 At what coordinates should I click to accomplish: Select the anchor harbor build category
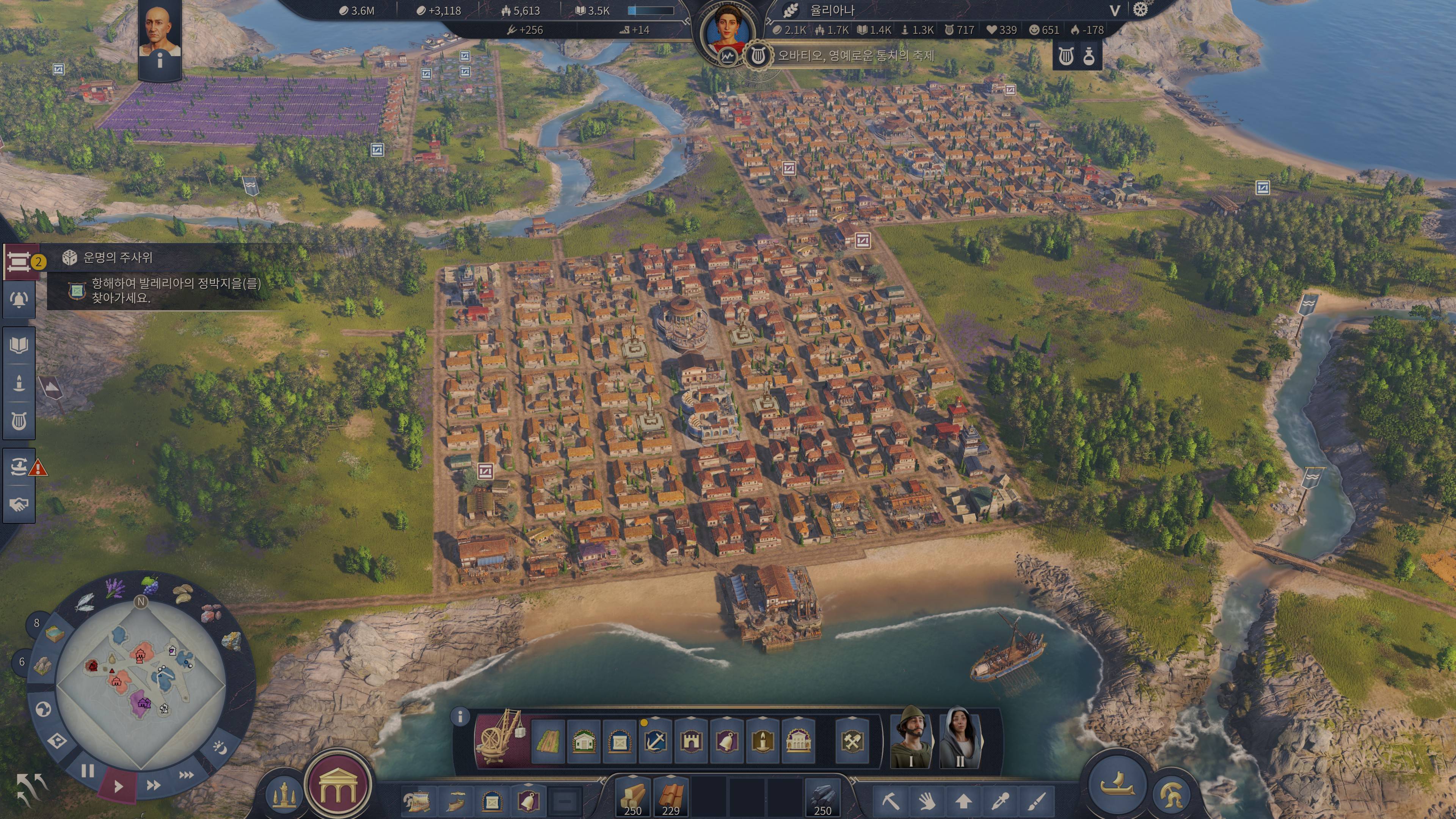click(x=655, y=741)
